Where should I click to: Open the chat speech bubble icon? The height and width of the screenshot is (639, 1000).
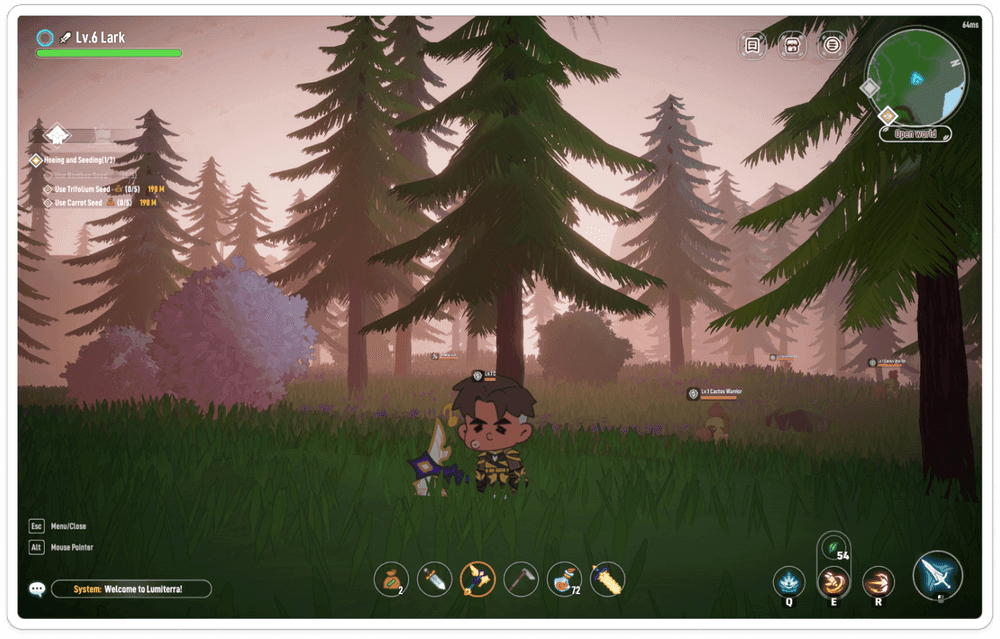pyautogui.click(x=37, y=589)
